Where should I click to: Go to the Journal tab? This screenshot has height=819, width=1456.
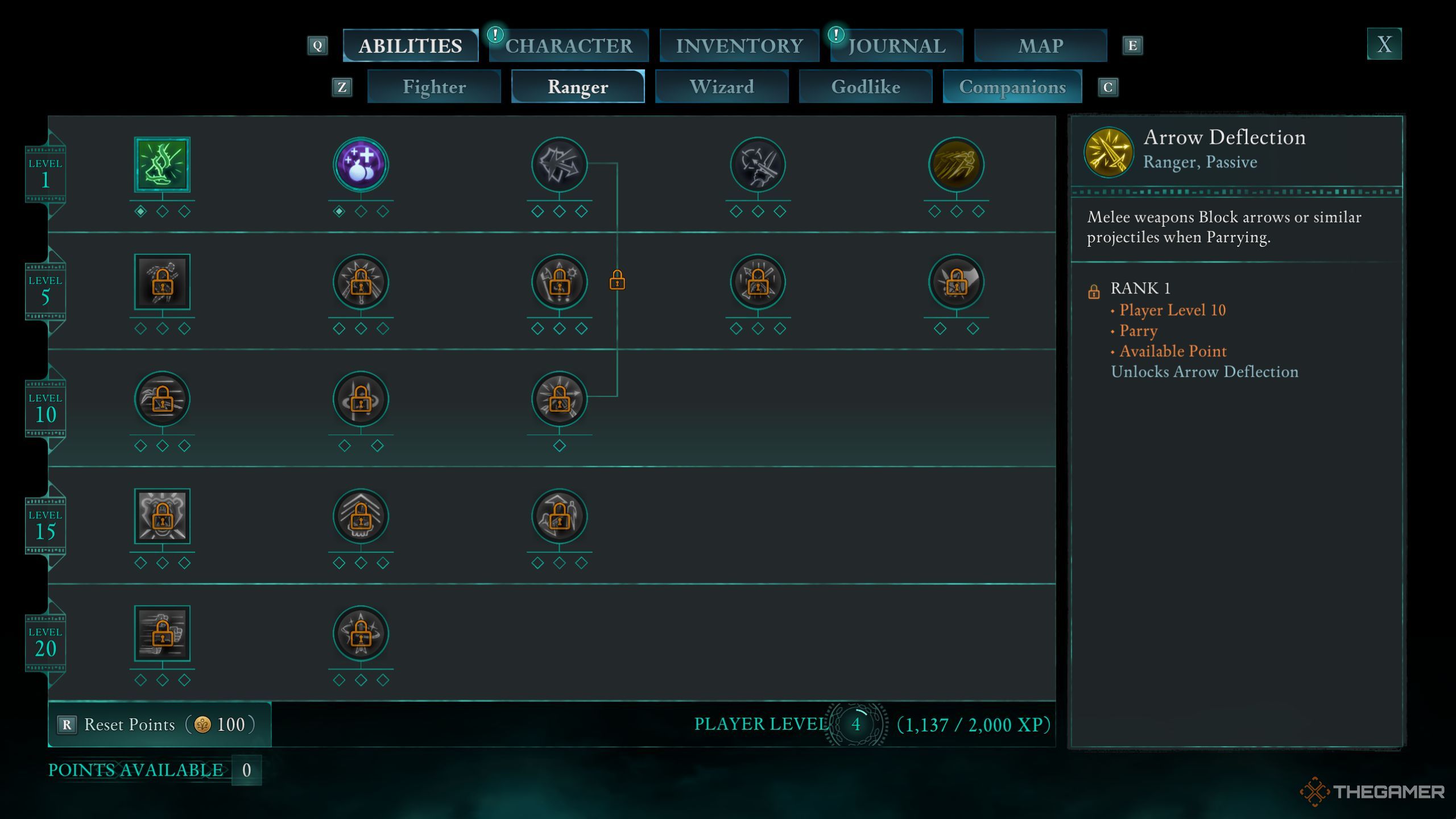tap(897, 45)
